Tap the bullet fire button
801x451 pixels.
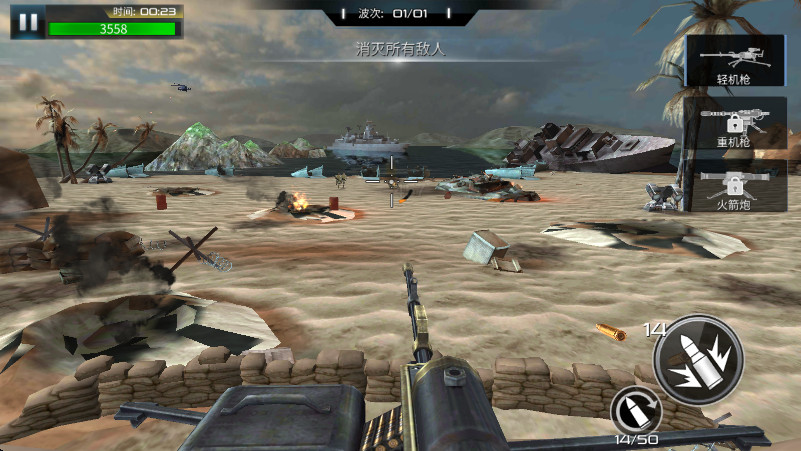697,361
